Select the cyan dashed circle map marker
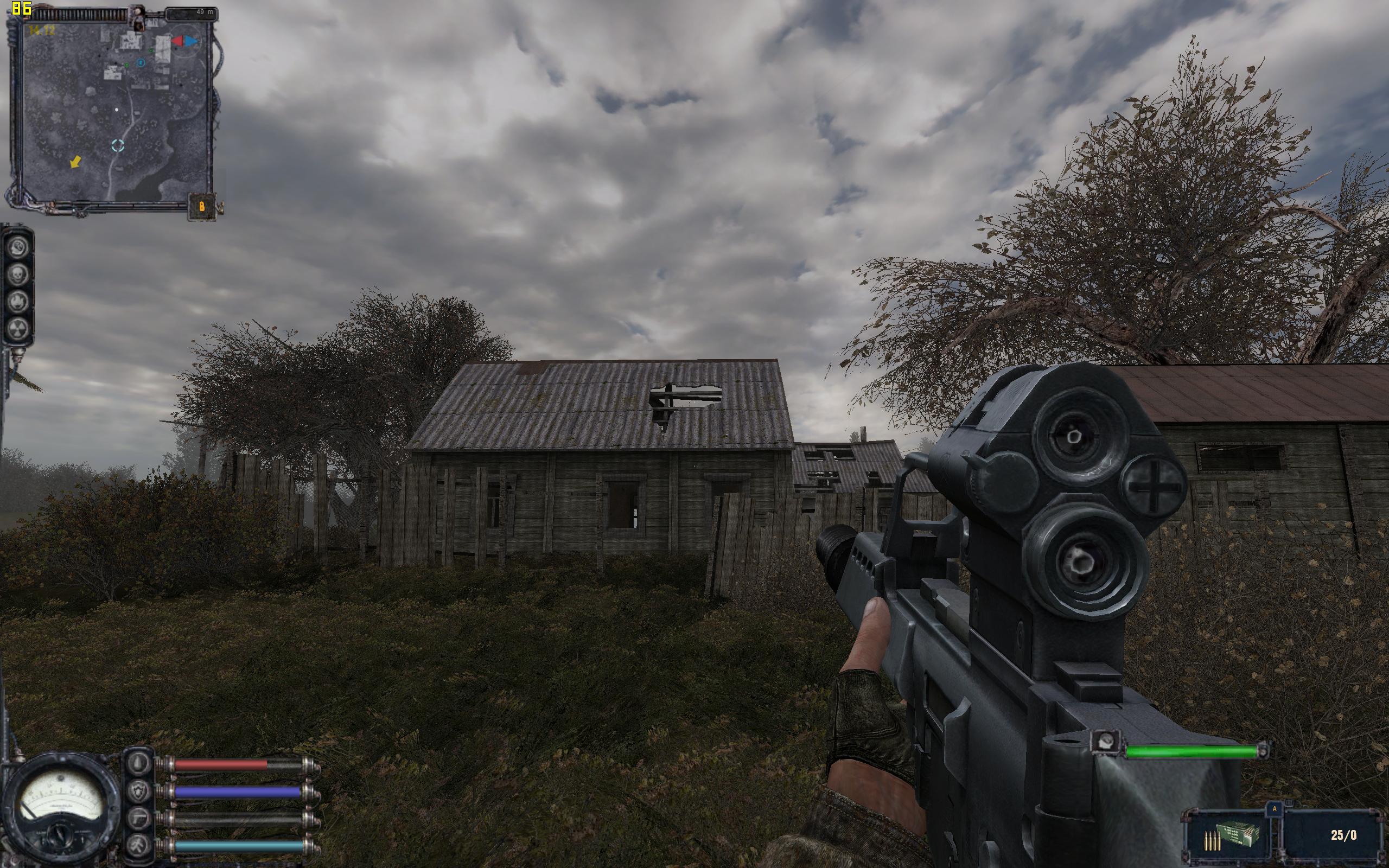1389x868 pixels. 118,145
